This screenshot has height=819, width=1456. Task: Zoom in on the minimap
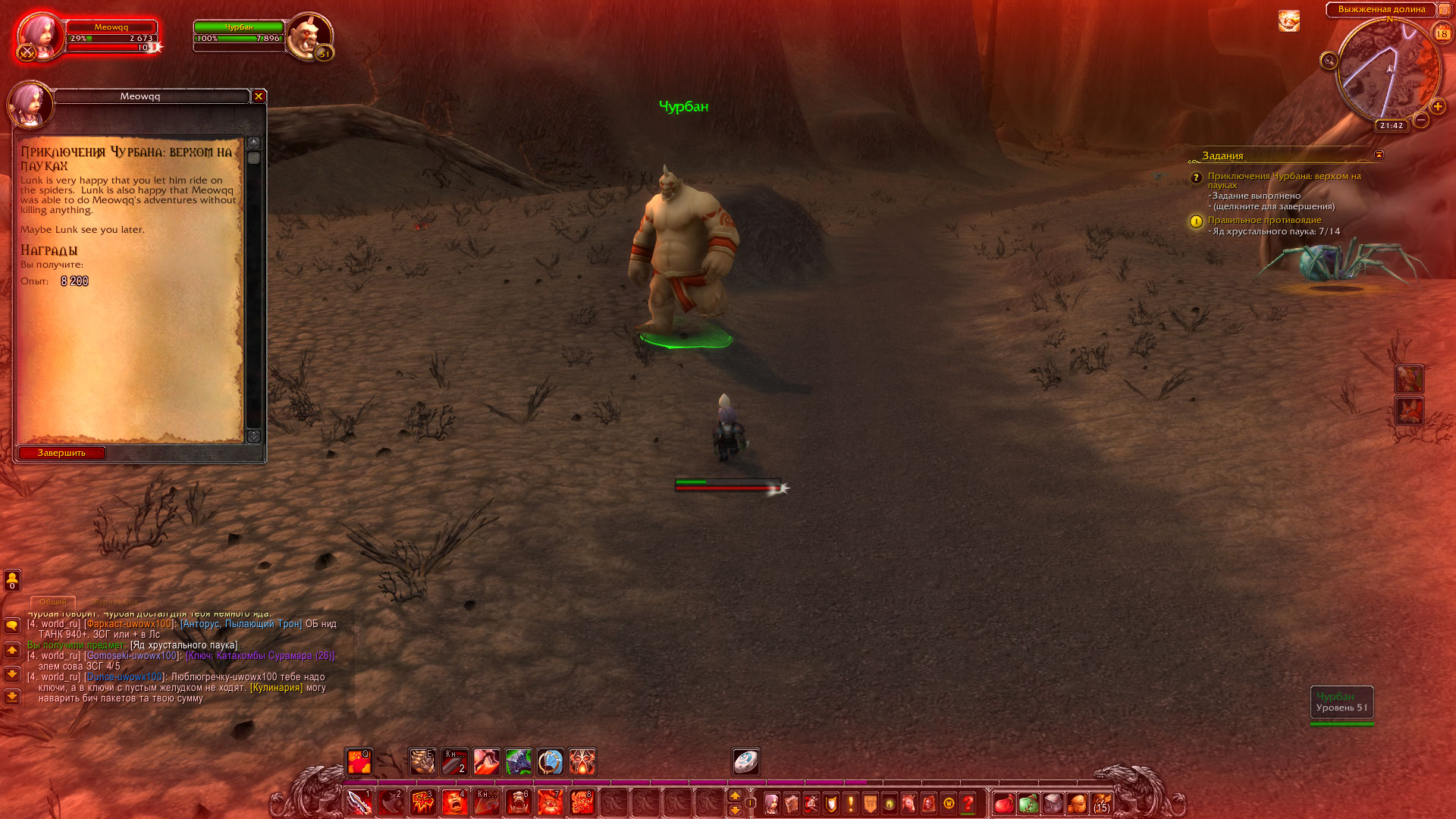[1437, 106]
